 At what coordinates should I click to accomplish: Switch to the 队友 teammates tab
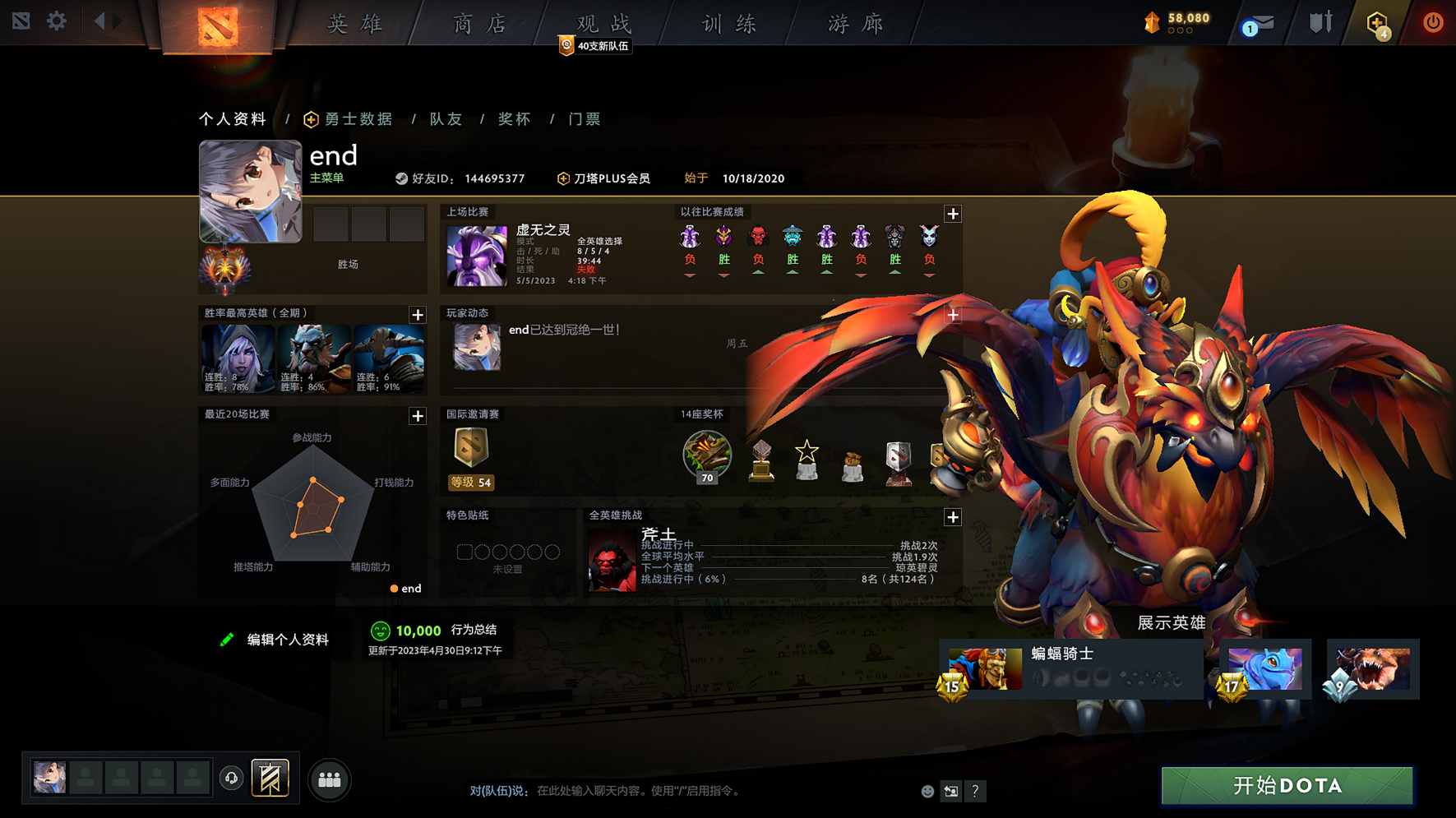coord(446,119)
